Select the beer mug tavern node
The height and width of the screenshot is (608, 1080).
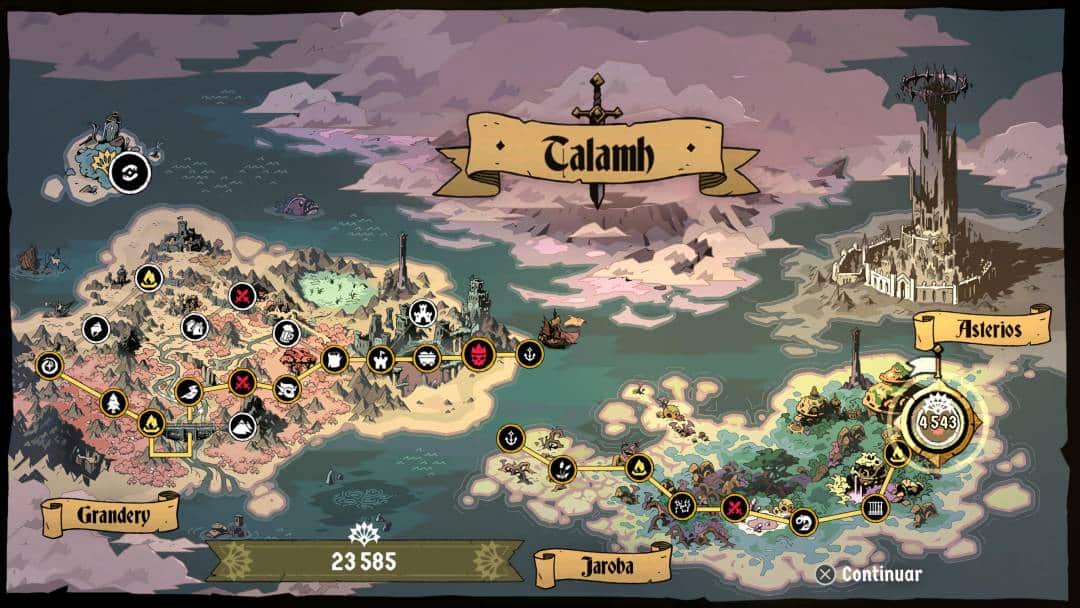click(285, 333)
